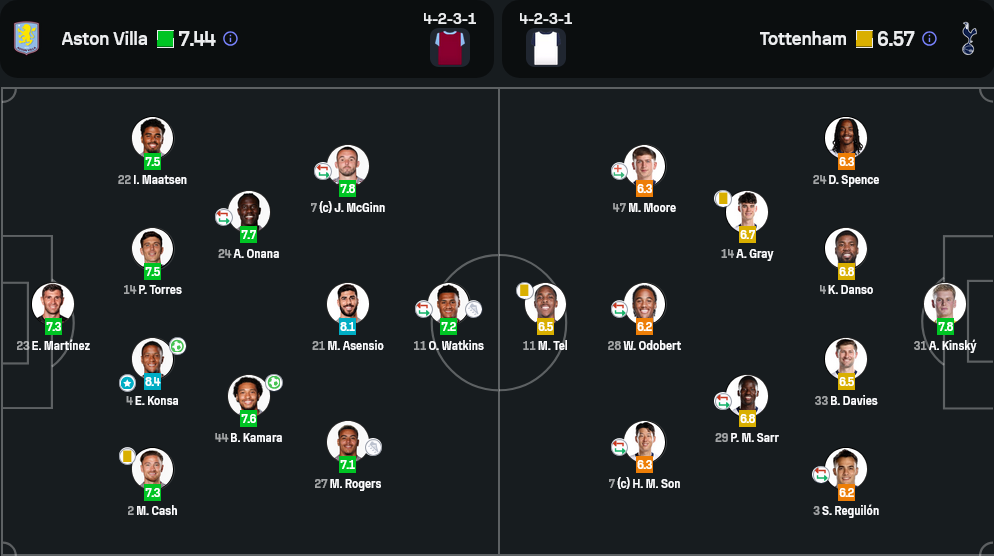Click Aston Villa claret kit icon
Viewport: 994px width, 556px height.
click(x=450, y=47)
